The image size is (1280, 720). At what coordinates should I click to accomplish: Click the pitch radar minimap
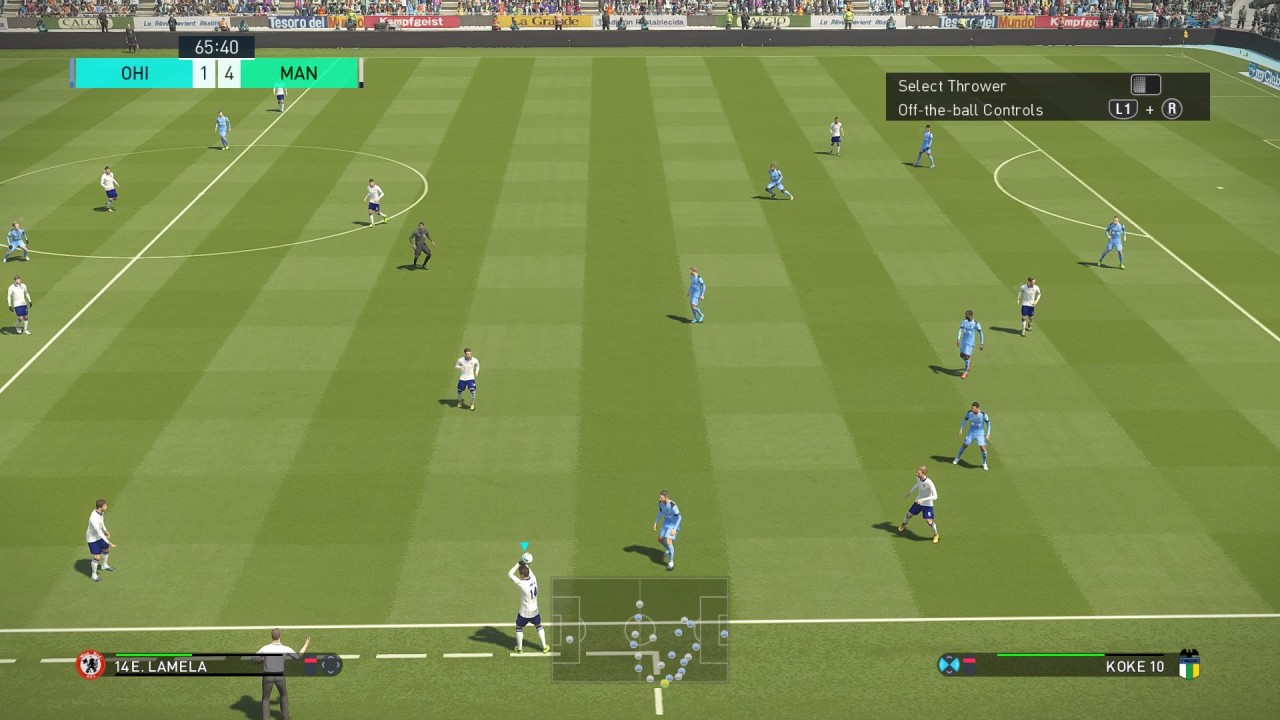(639, 630)
